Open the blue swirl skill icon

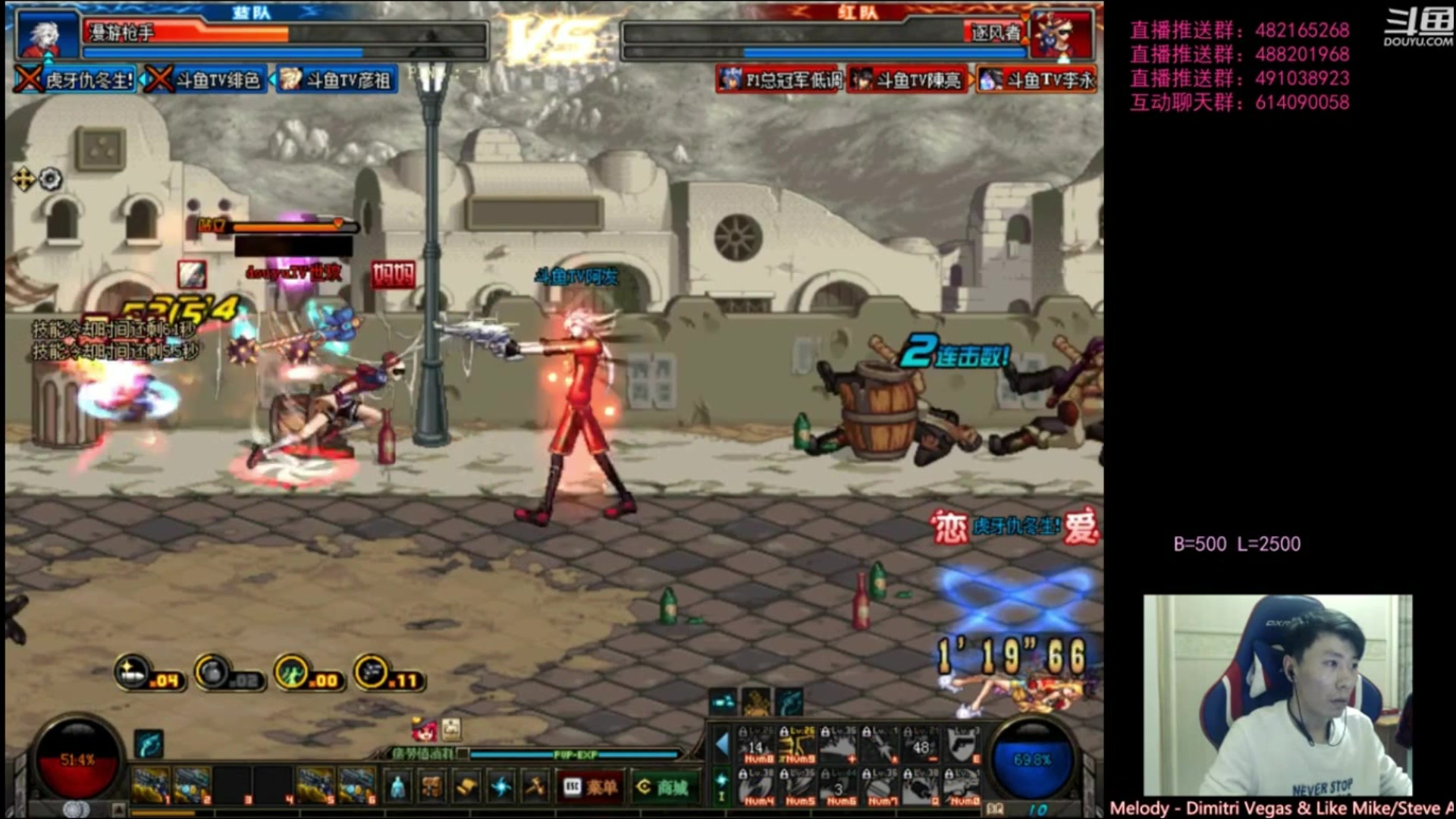pyautogui.click(x=501, y=787)
